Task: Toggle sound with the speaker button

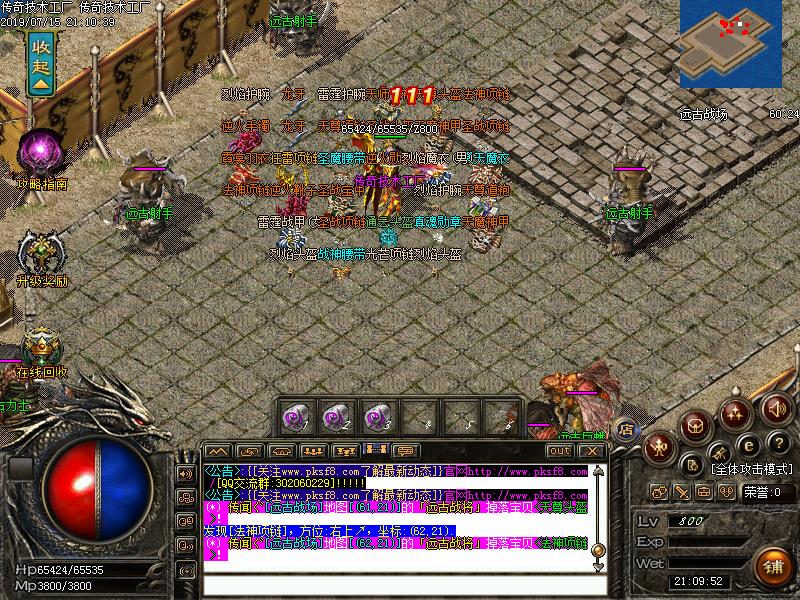Action: (x=775, y=408)
